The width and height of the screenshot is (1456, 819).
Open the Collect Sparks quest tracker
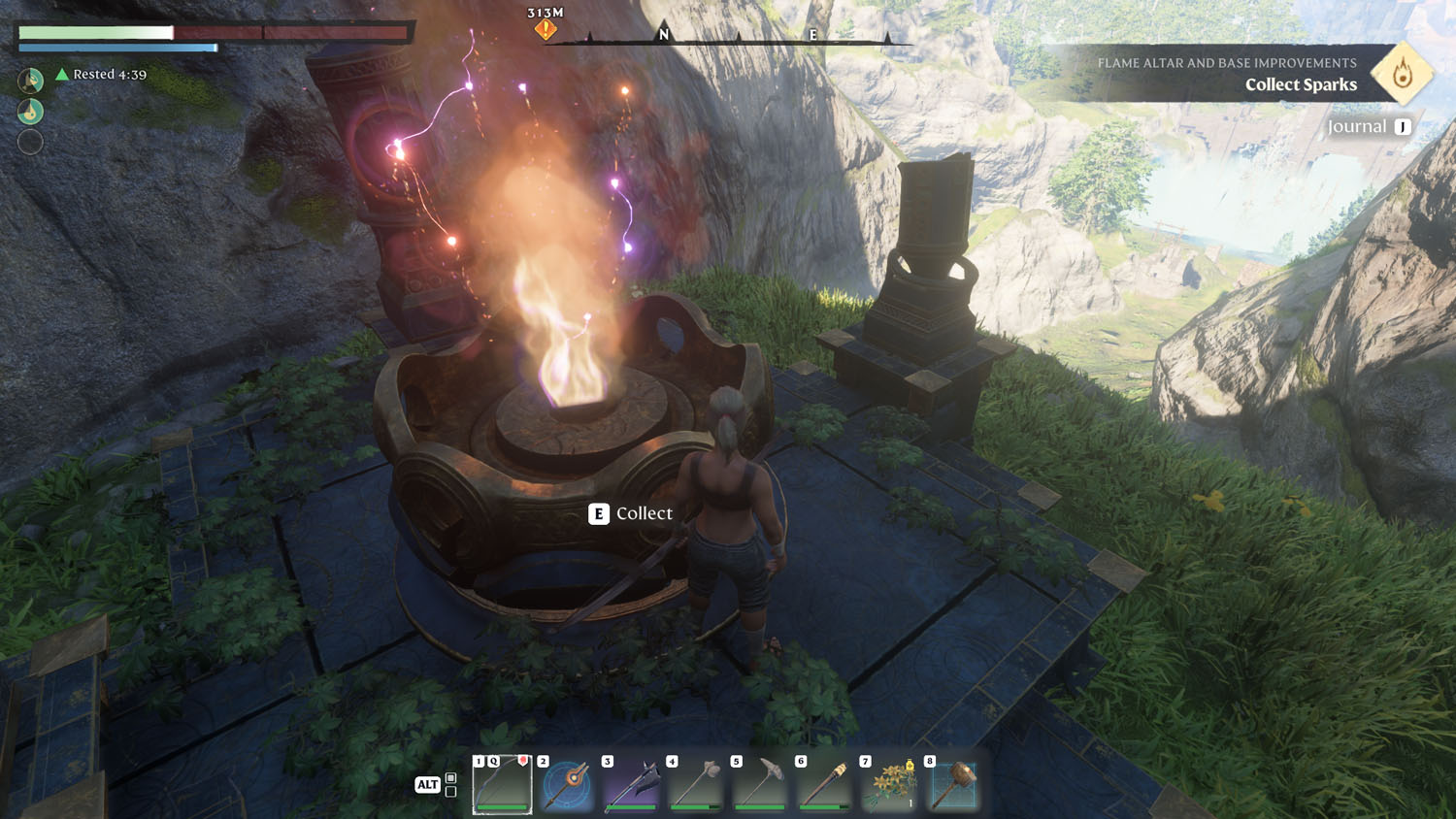pyautogui.click(x=1301, y=84)
